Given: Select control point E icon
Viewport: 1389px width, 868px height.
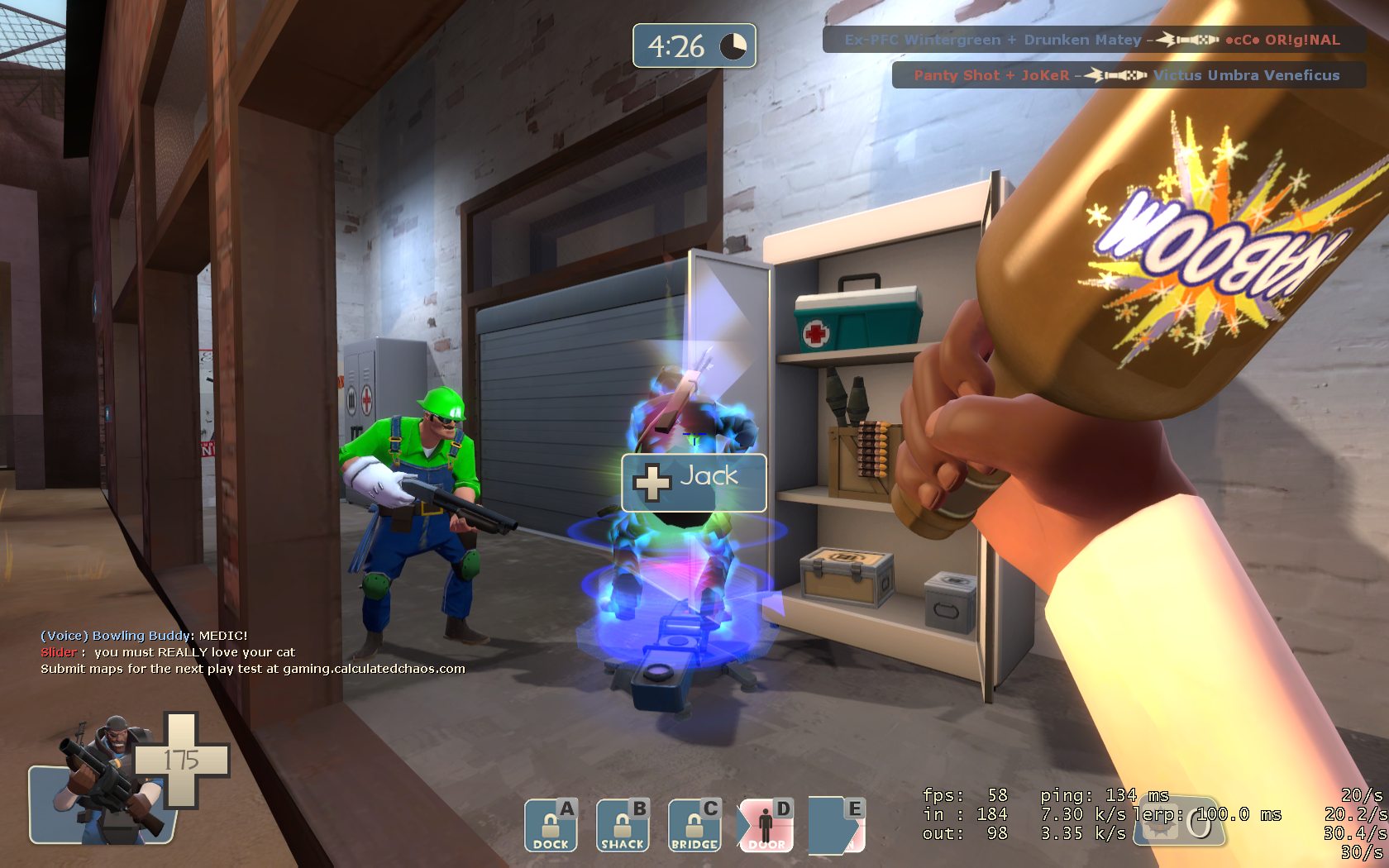Looking at the screenshot, I should pos(837,824).
